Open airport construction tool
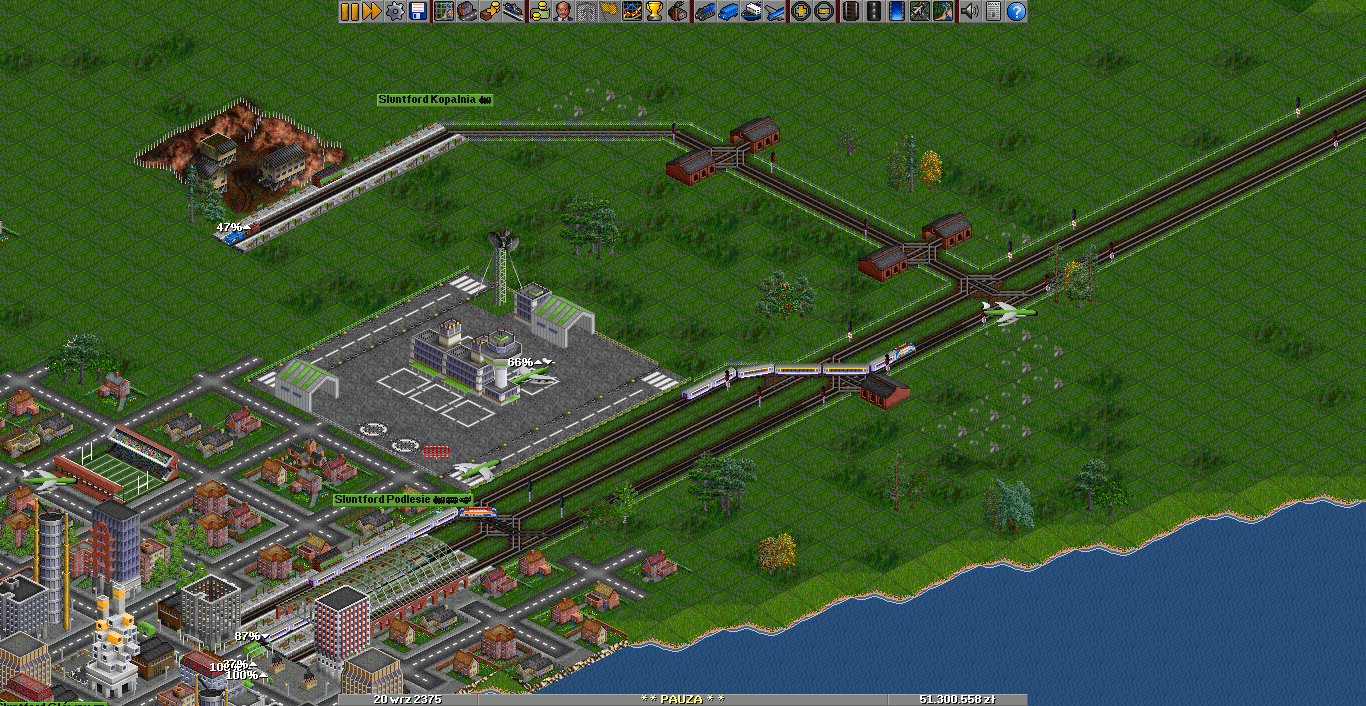 tap(919, 12)
